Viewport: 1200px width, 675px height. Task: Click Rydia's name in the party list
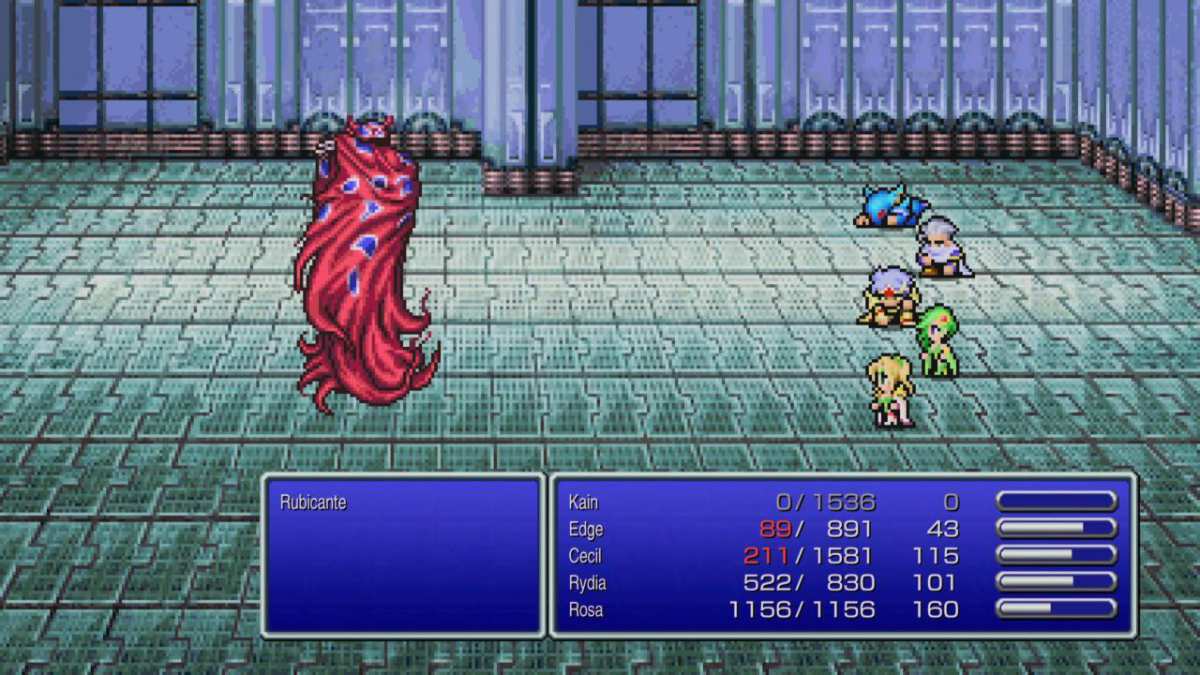point(587,582)
